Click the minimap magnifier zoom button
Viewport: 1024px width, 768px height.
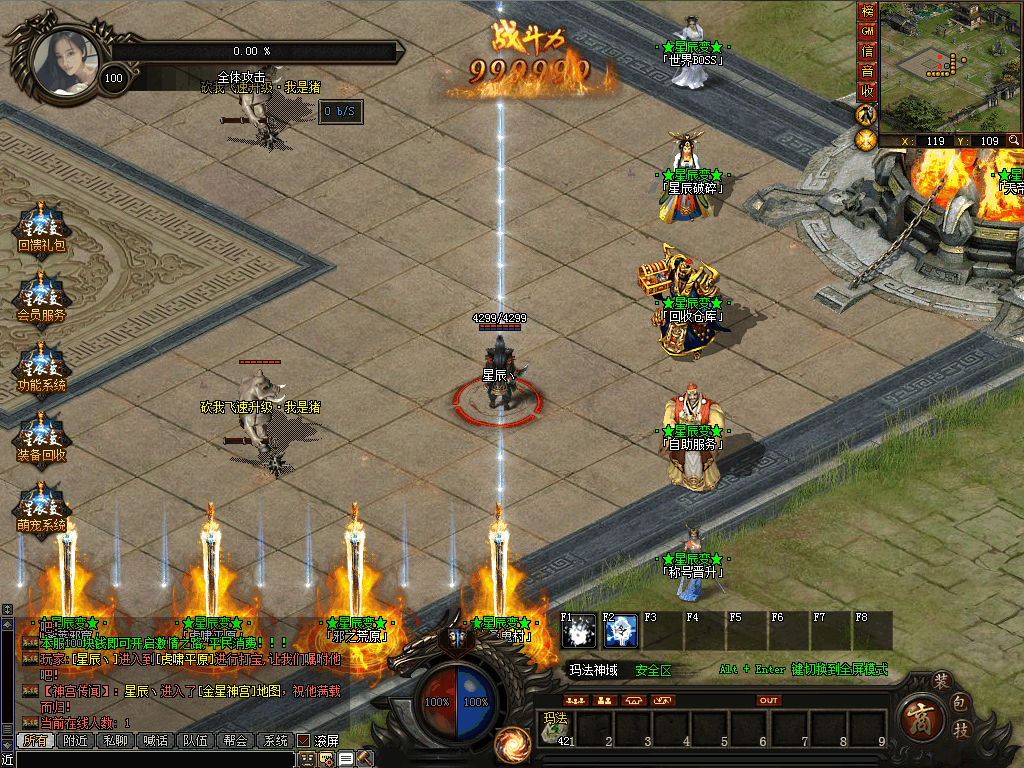1014,141
